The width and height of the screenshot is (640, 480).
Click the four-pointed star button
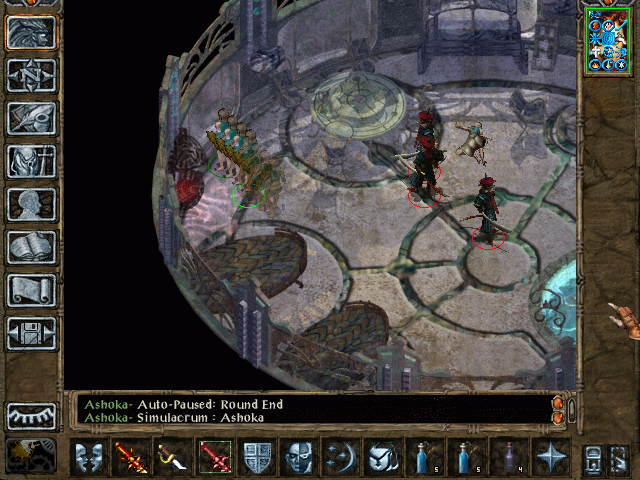pos(550,457)
